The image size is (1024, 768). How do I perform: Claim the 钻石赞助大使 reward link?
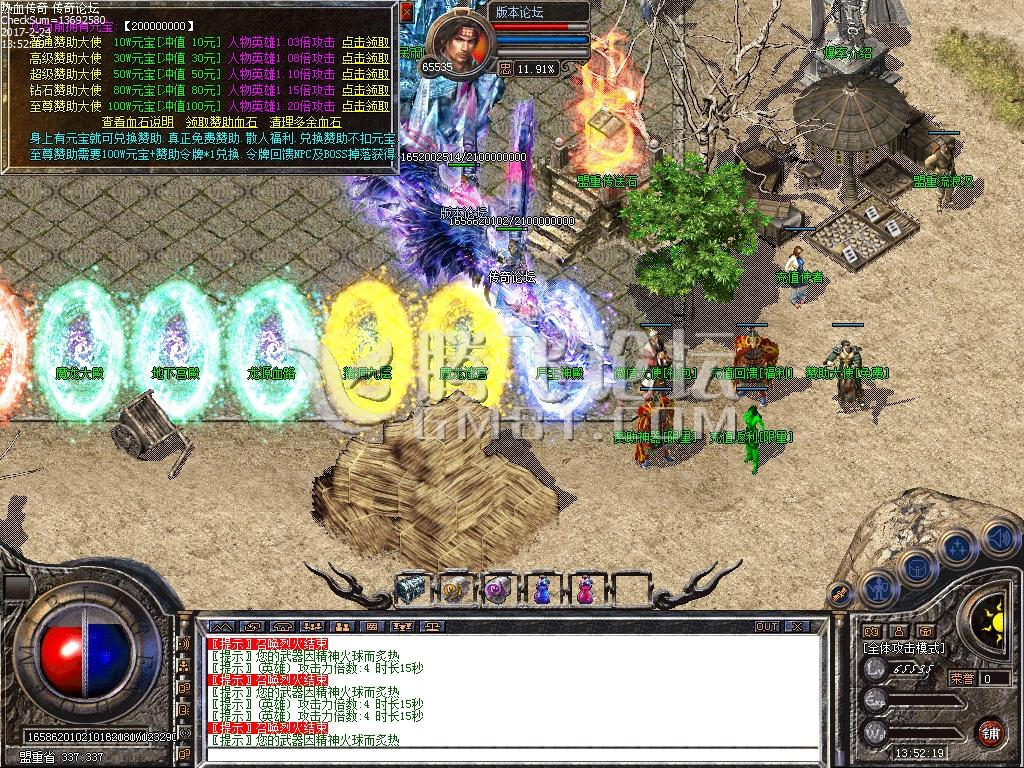click(x=365, y=90)
